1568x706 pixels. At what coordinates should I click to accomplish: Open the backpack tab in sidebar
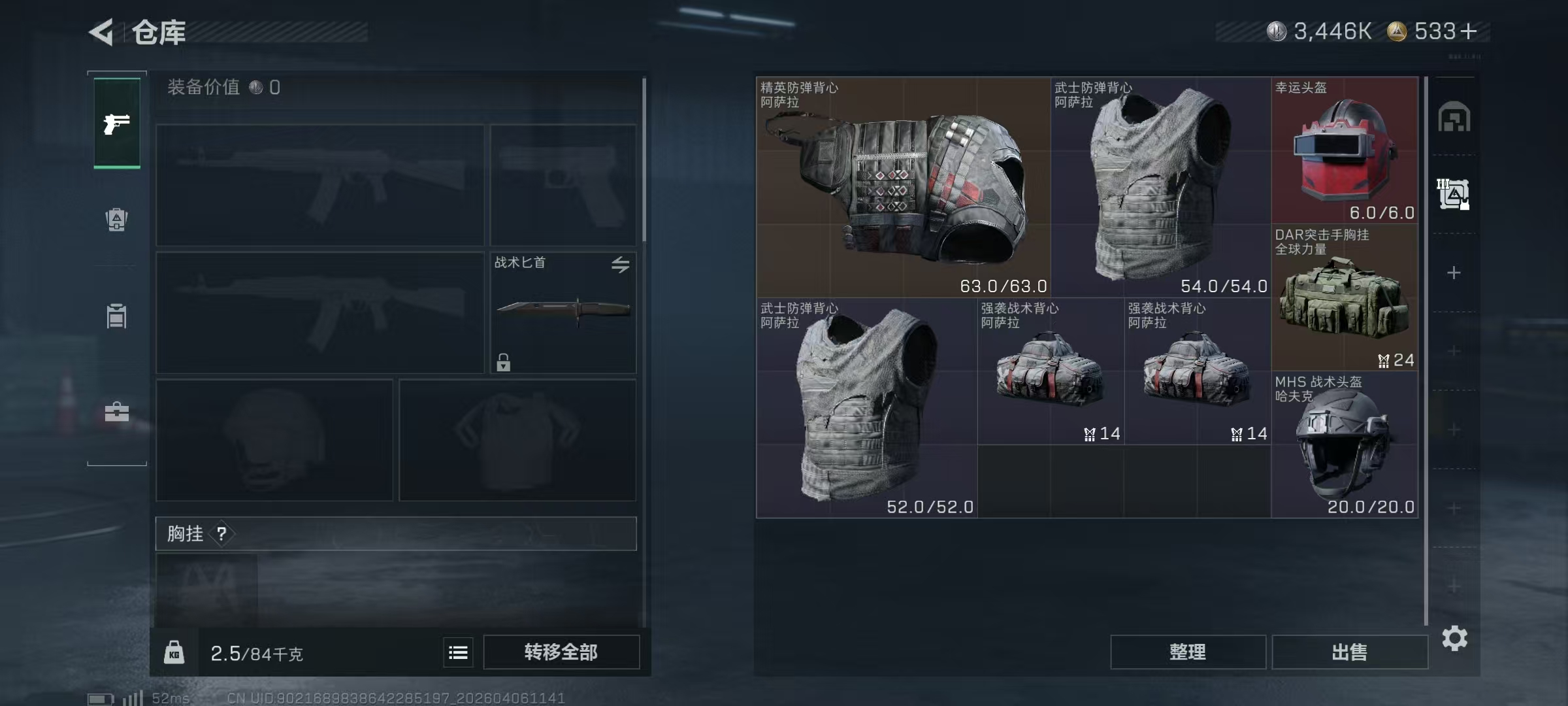click(x=117, y=220)
